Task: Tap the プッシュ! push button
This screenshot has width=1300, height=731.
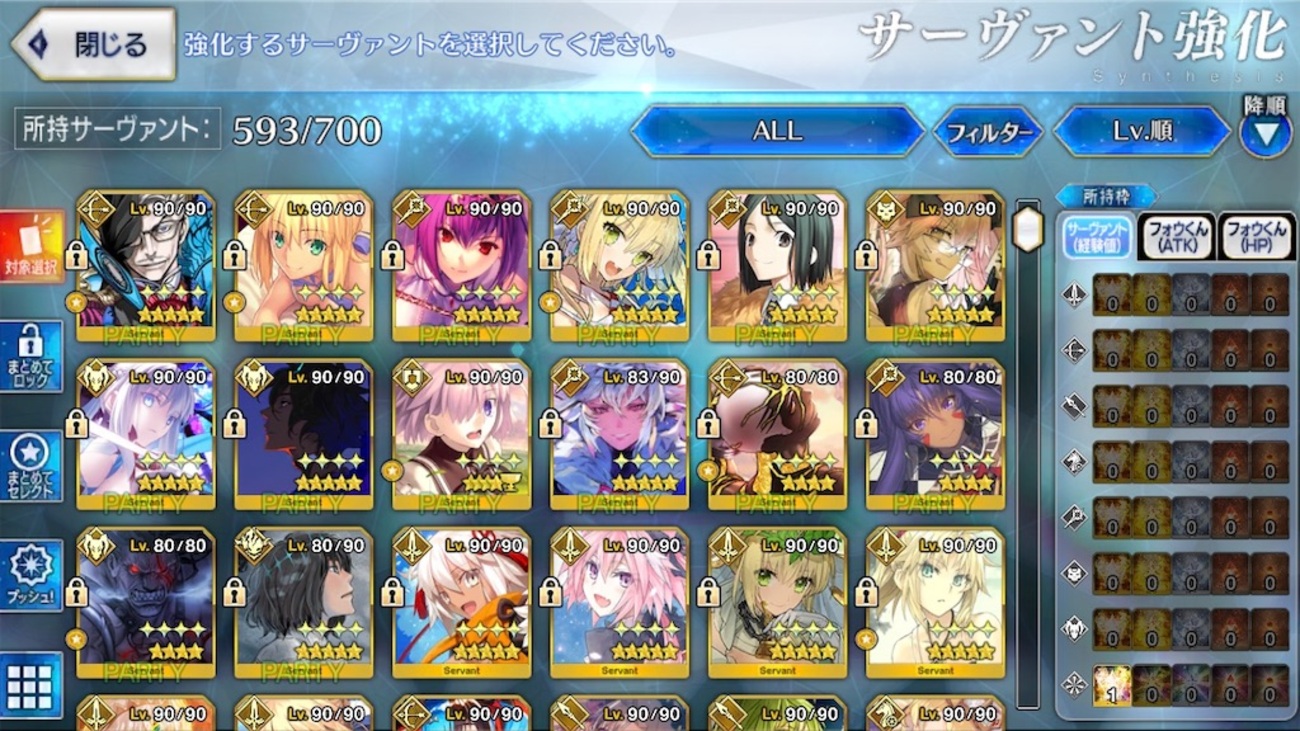Action: 32,575
